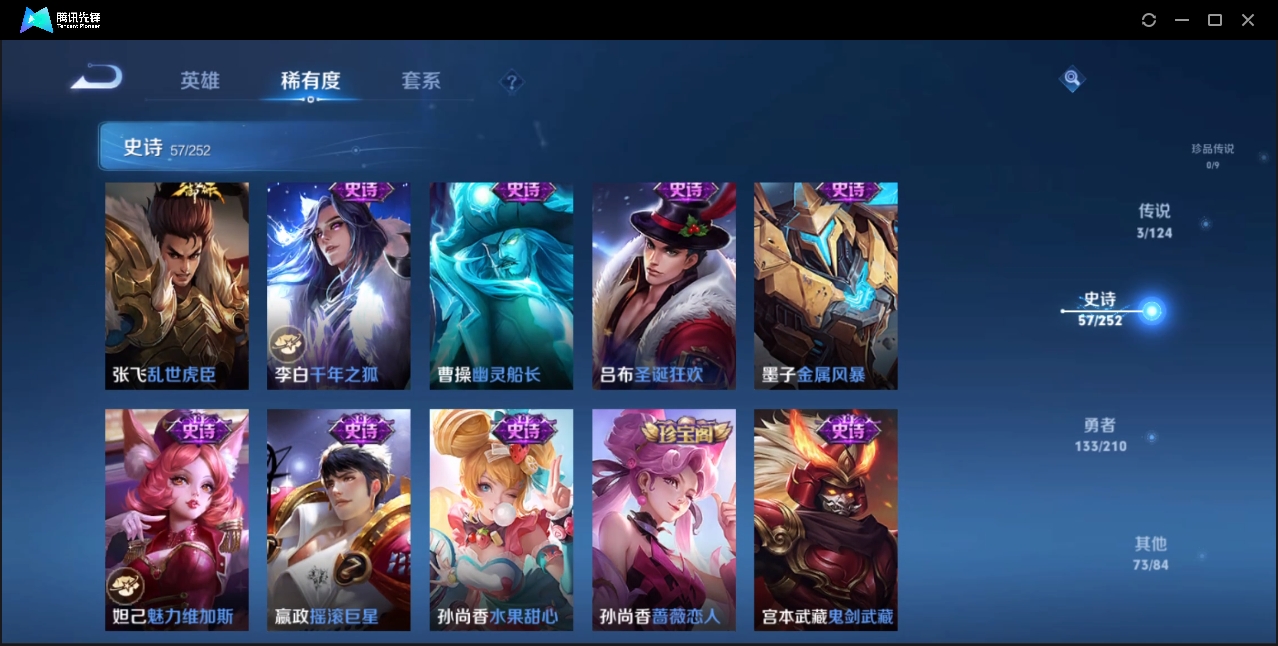The height and width of the screenshot is (646, 1278).
Task: Open the 嬴政 摇滚巨星 skin card
Action: tap(339, 520)
